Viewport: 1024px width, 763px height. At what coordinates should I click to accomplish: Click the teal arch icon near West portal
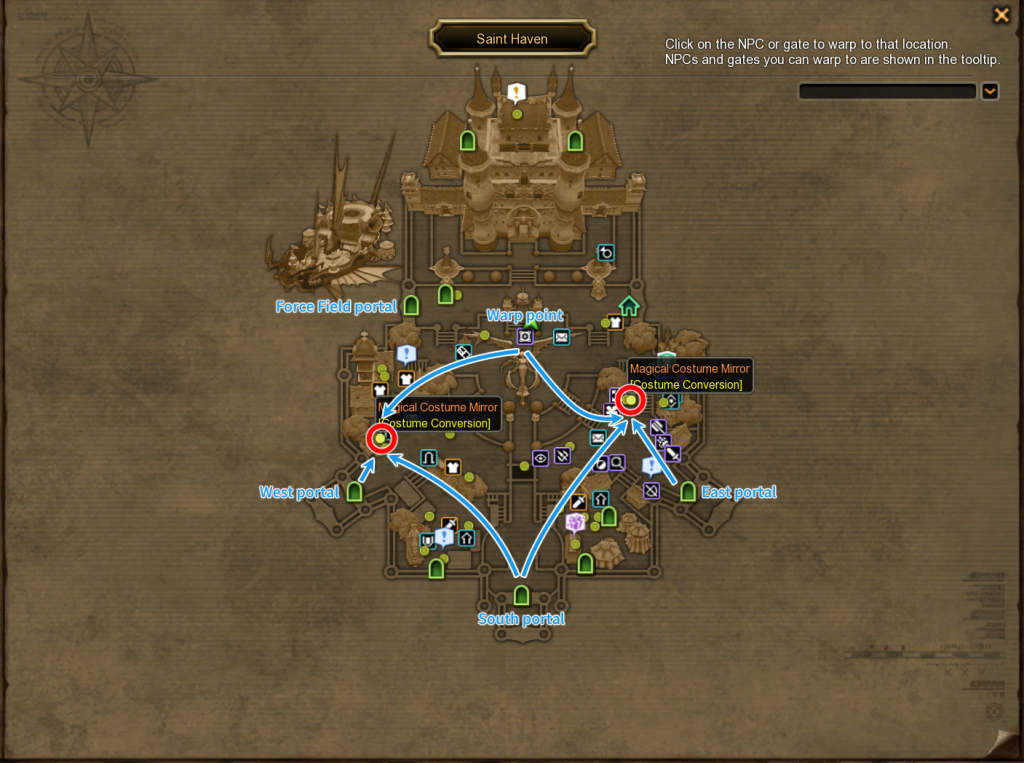click(x=429, y=458)
